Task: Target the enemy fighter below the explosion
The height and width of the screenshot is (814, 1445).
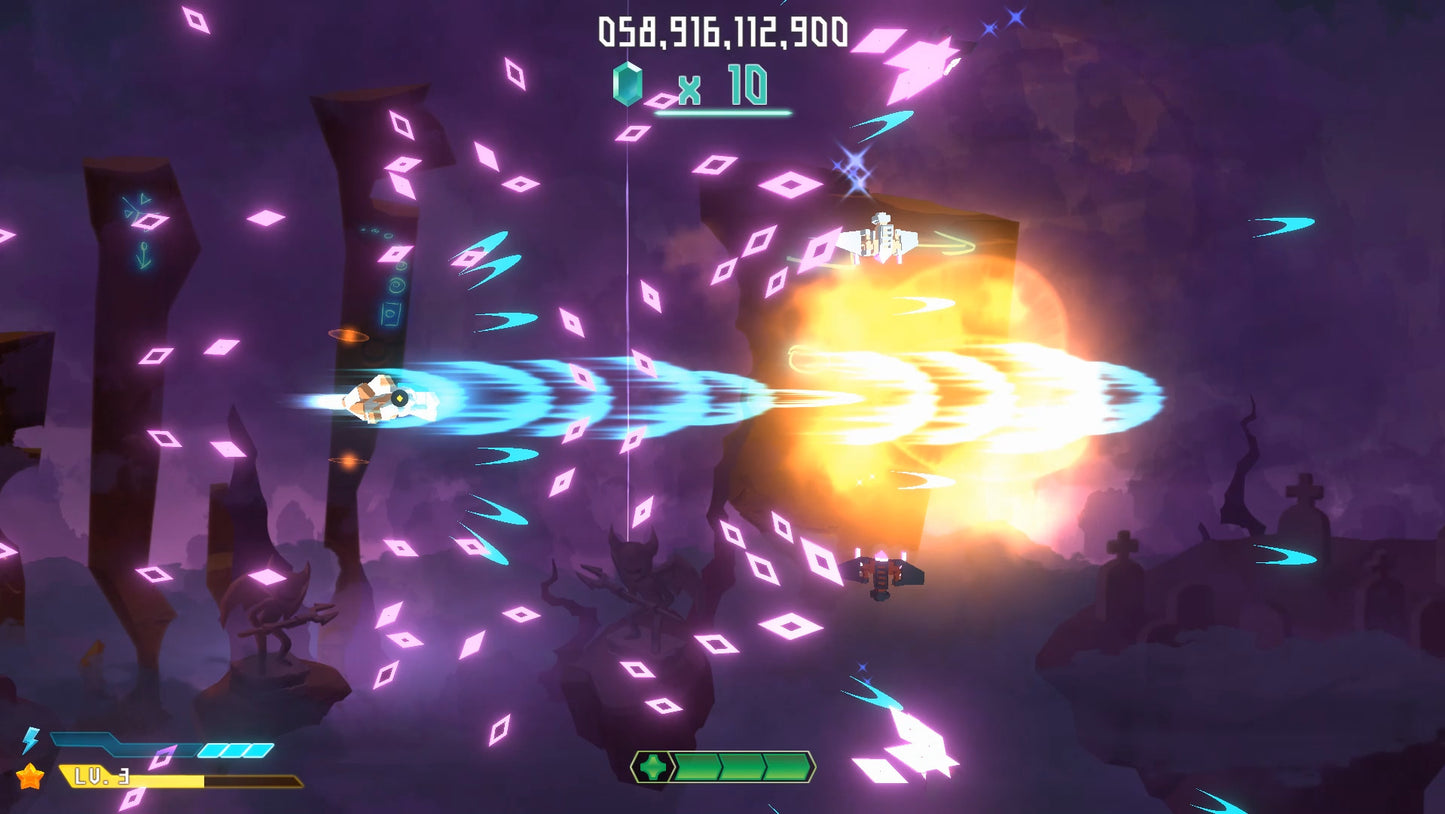Action: (884, 572)
